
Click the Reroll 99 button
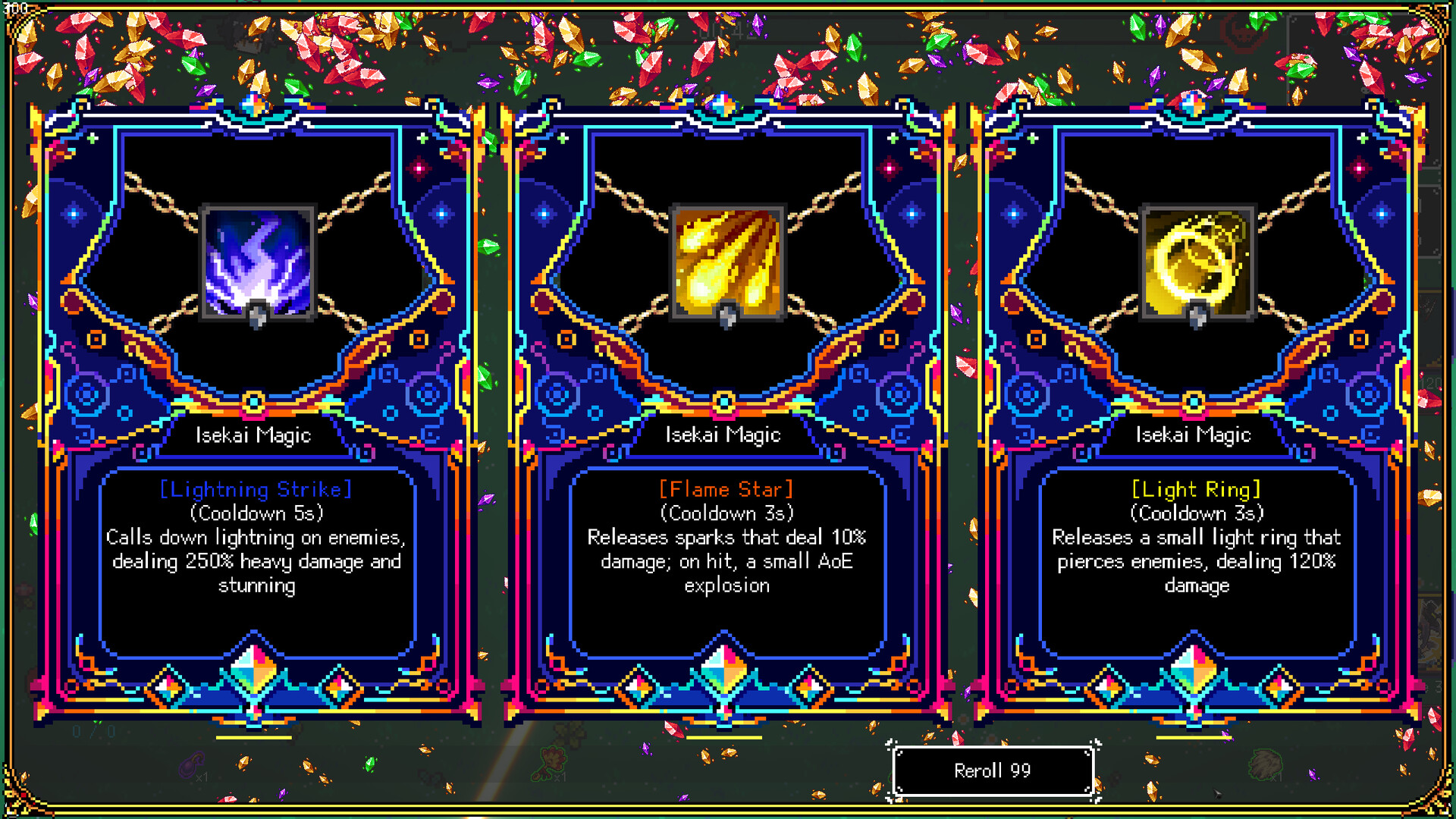(993, 770)
